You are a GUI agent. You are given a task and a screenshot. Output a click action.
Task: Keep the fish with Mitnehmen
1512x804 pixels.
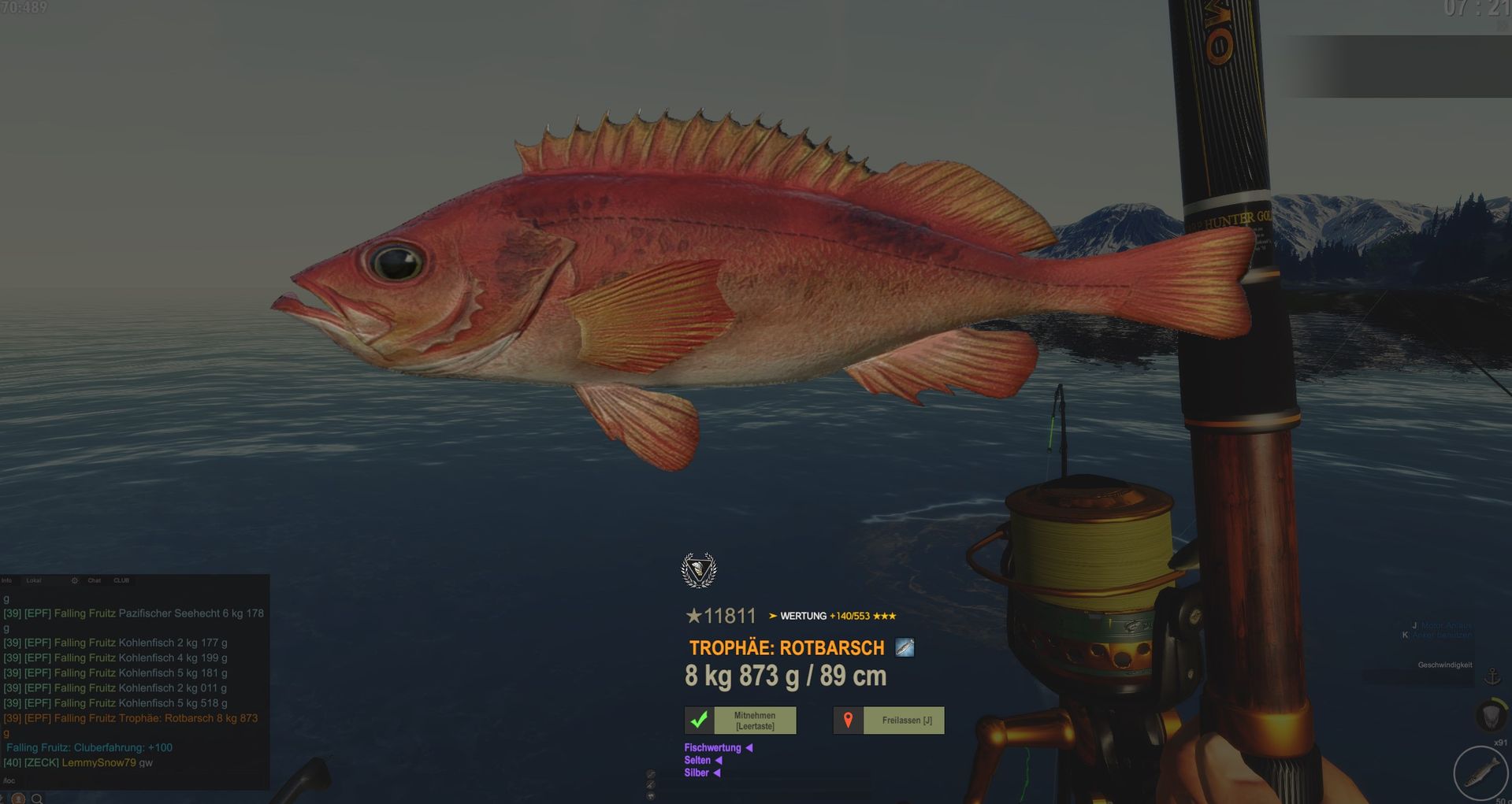[740, 720]
